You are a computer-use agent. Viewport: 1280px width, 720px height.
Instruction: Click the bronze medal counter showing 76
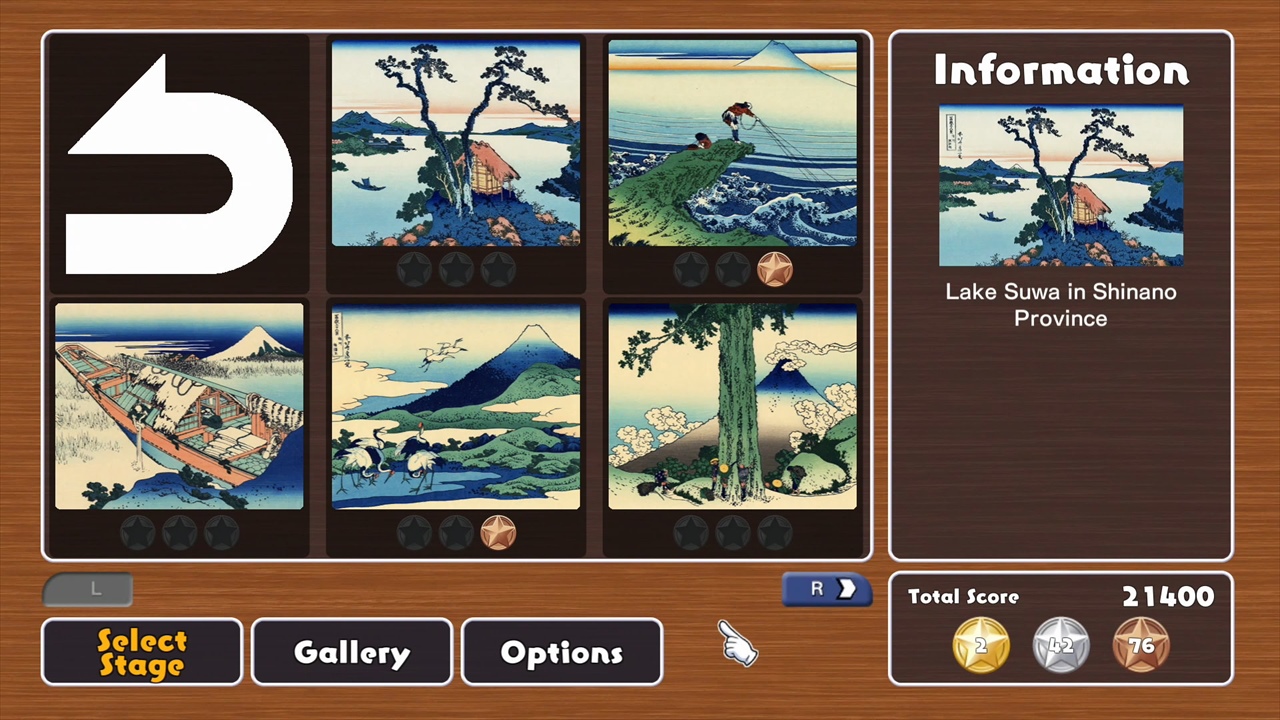(x=1141, y=645)
